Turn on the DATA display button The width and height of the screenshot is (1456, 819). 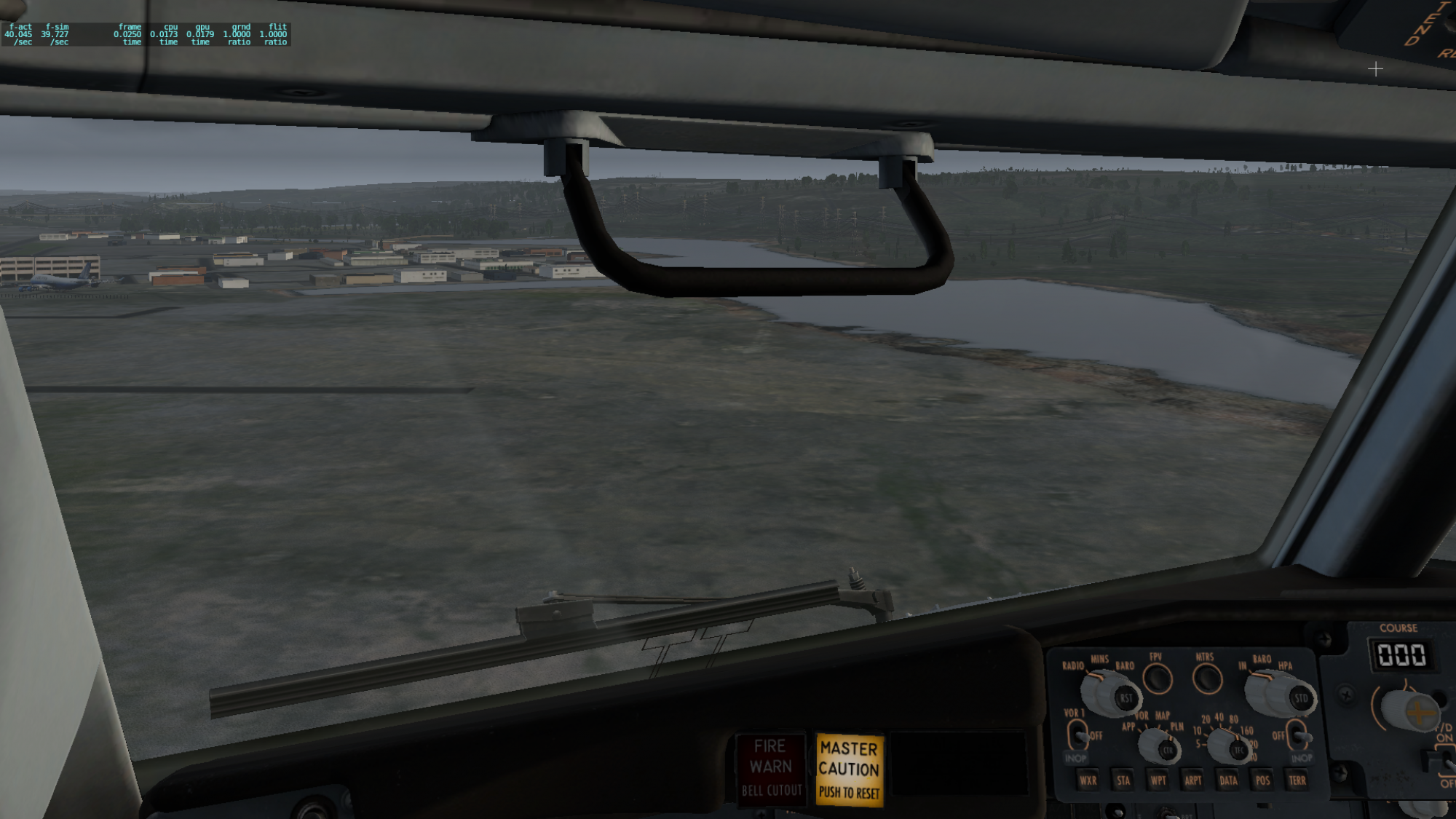click(x=1228, y=780)
